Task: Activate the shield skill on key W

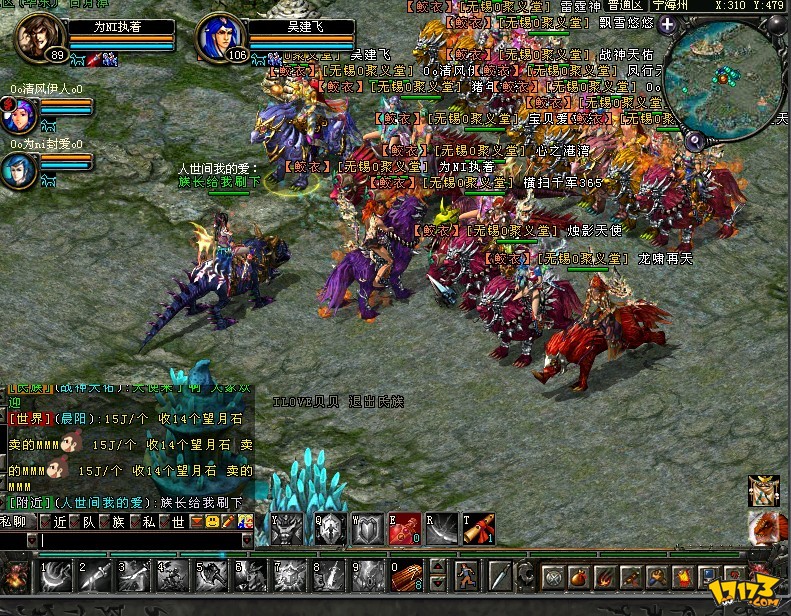Action: tap(366, 529)
